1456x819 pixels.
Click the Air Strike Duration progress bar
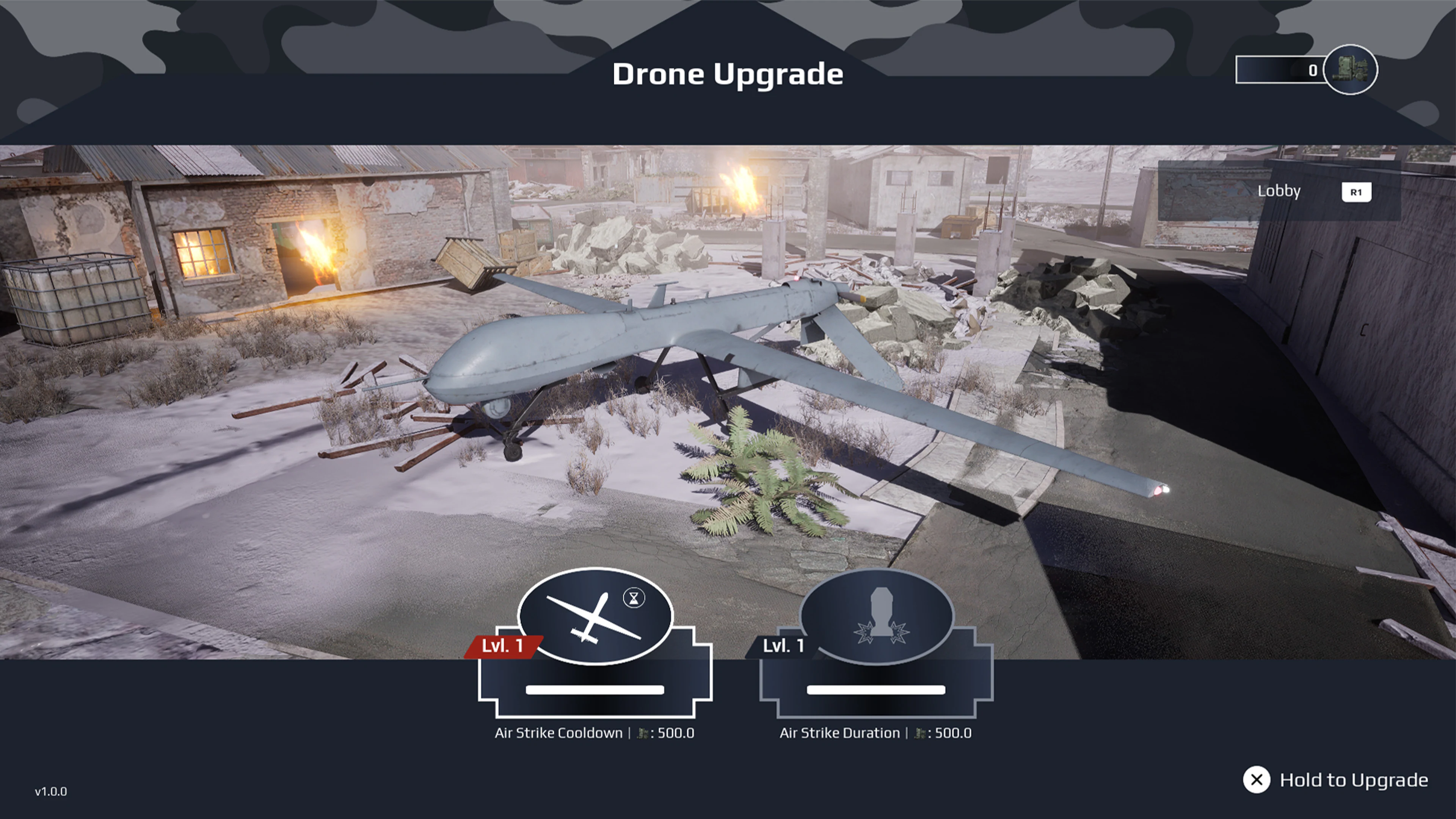pos(876,690)
